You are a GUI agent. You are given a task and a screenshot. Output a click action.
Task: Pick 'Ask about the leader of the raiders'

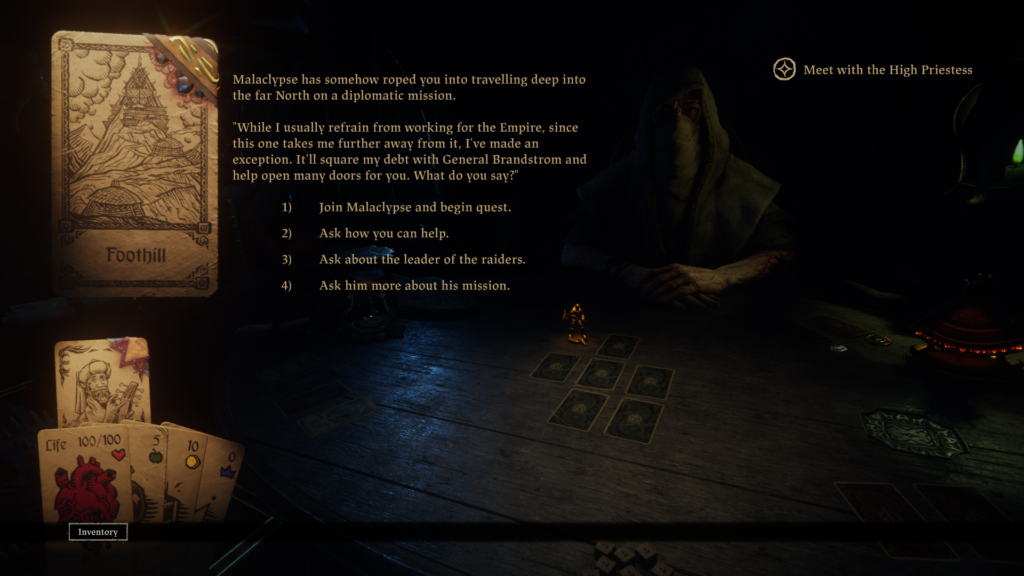[x=422, y=260]
